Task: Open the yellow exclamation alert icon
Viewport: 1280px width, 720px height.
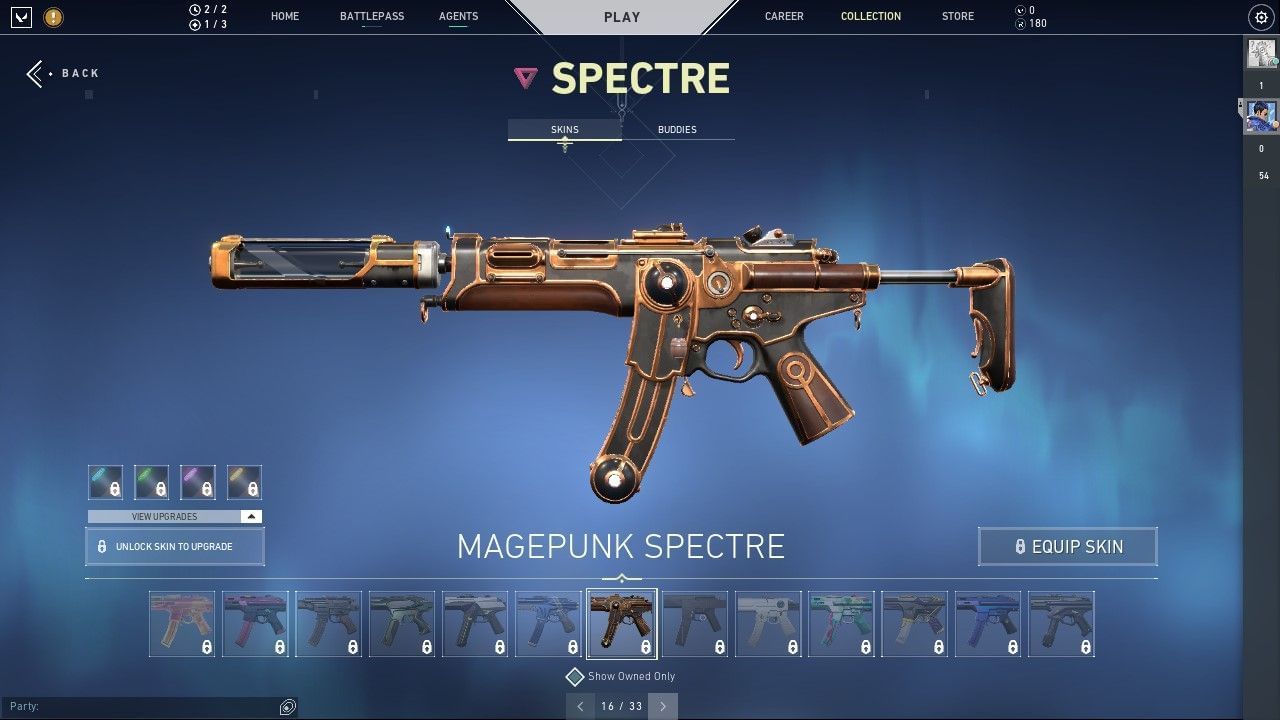Action: 53,17
